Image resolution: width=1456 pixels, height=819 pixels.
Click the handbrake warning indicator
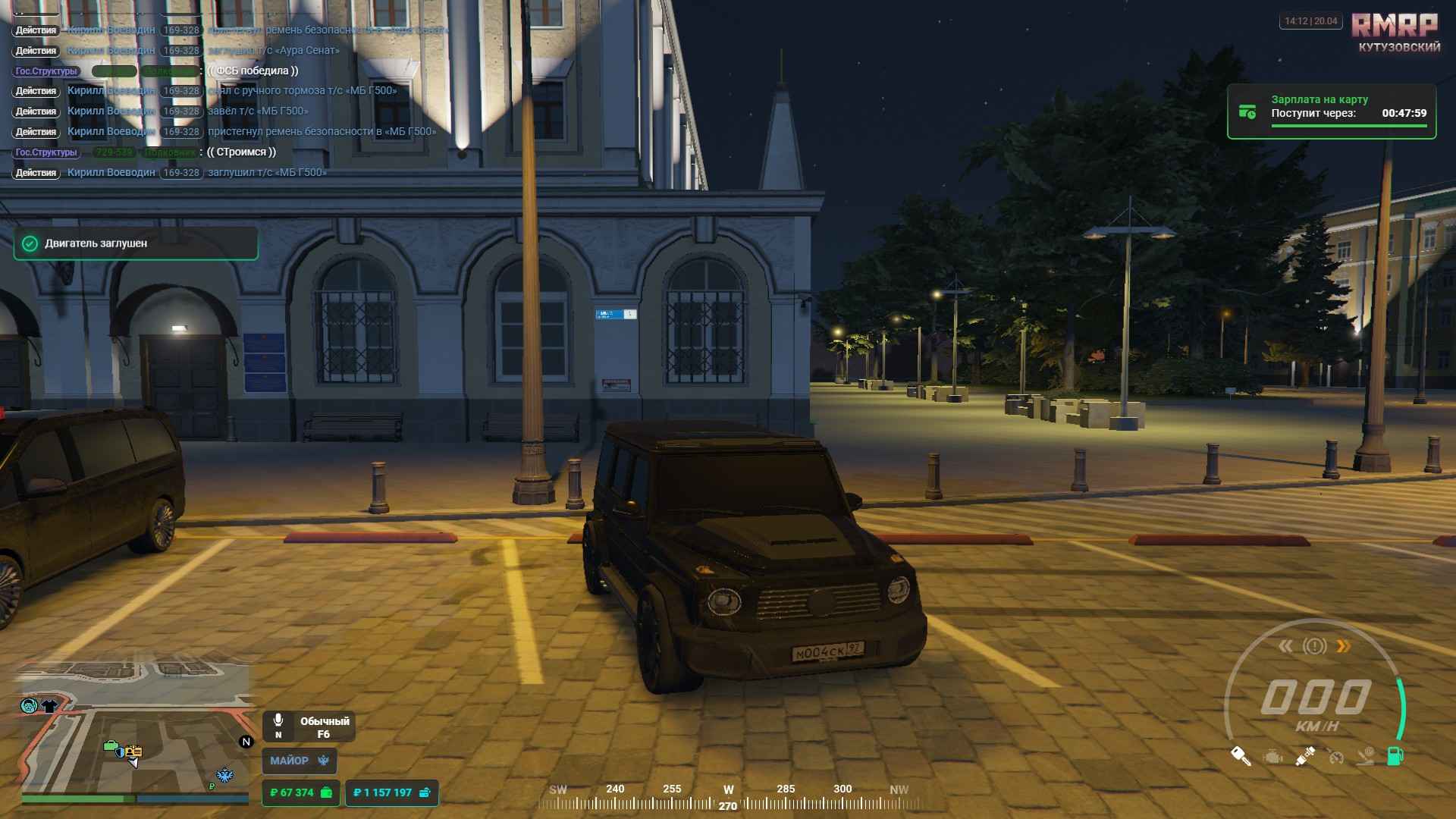click(x=1314, y=646)
